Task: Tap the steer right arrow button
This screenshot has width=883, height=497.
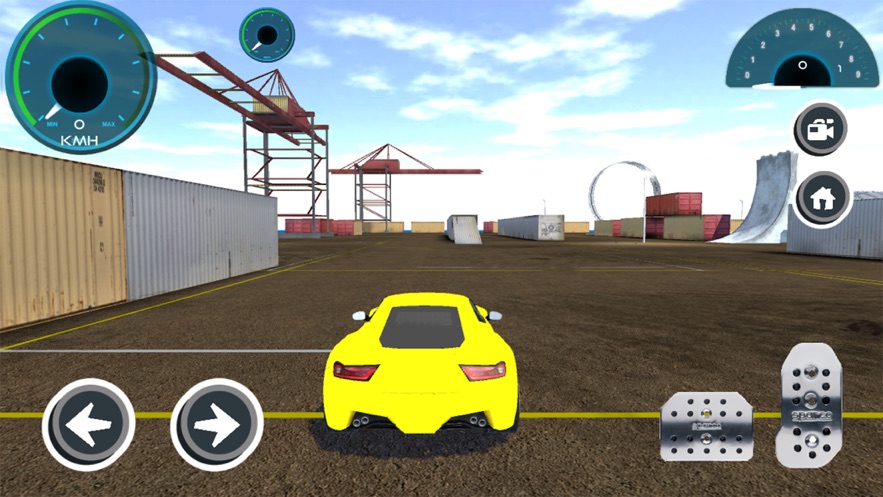Action: tap(216, 425)
